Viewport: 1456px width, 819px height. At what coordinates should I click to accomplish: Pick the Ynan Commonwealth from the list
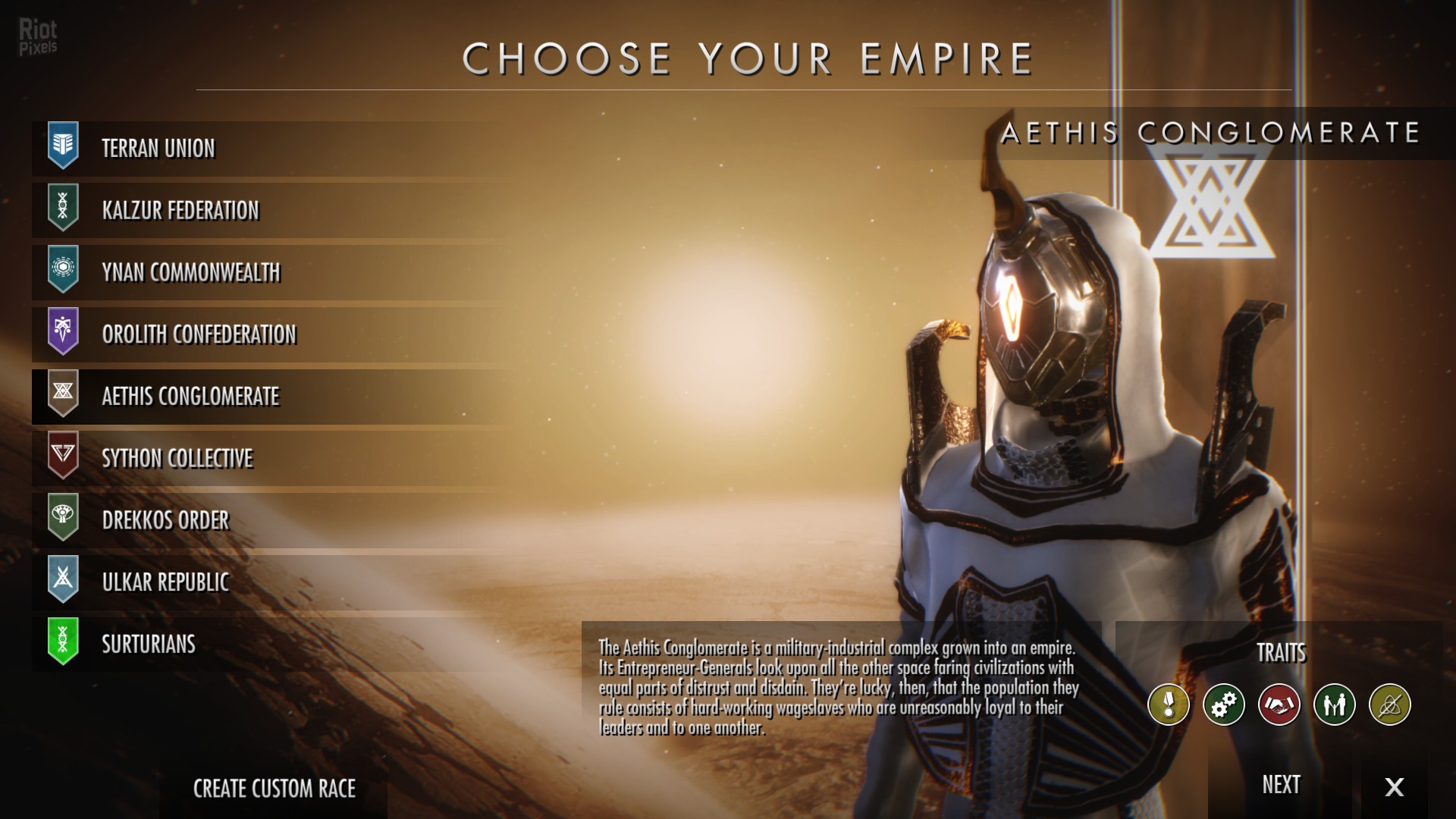tap(191, 273)
